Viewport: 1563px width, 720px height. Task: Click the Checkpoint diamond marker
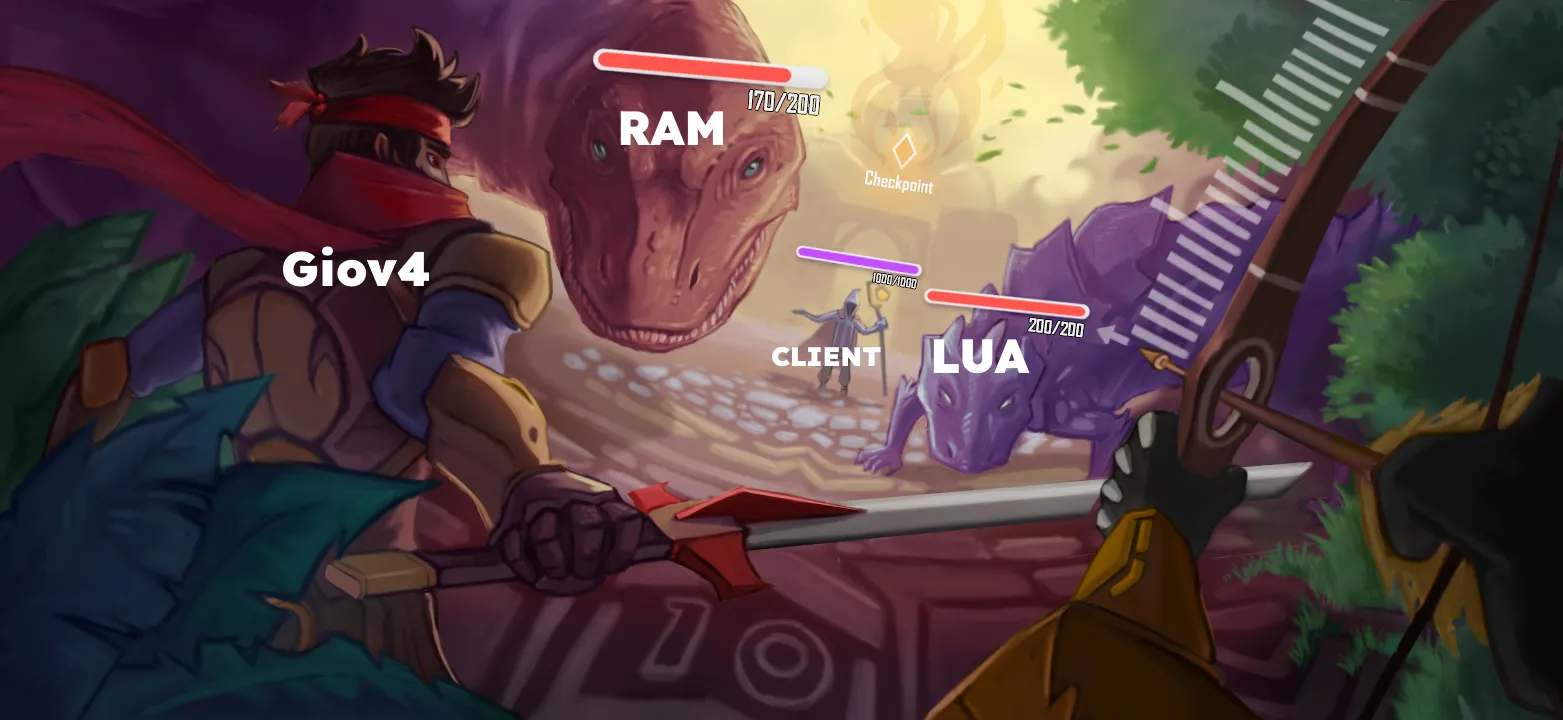coord(903,150)
